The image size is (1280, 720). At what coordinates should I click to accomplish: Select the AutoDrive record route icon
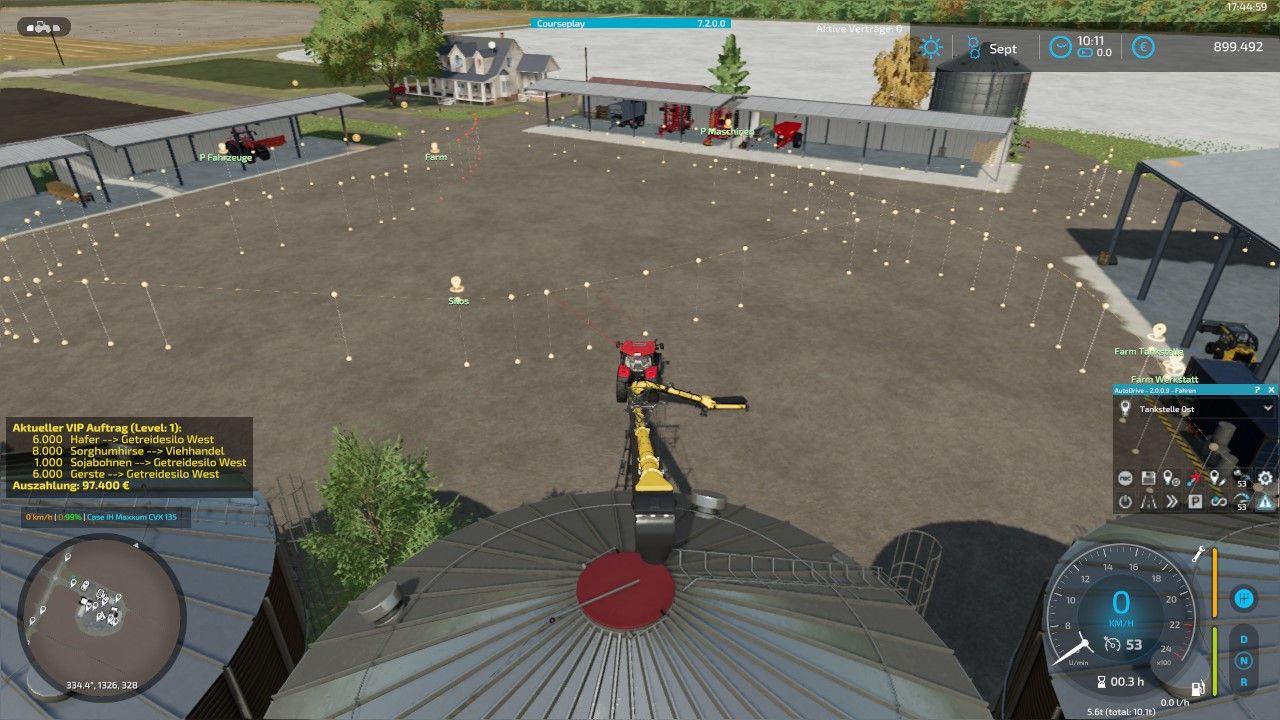pyautogui.click(x=1125, y=477)
